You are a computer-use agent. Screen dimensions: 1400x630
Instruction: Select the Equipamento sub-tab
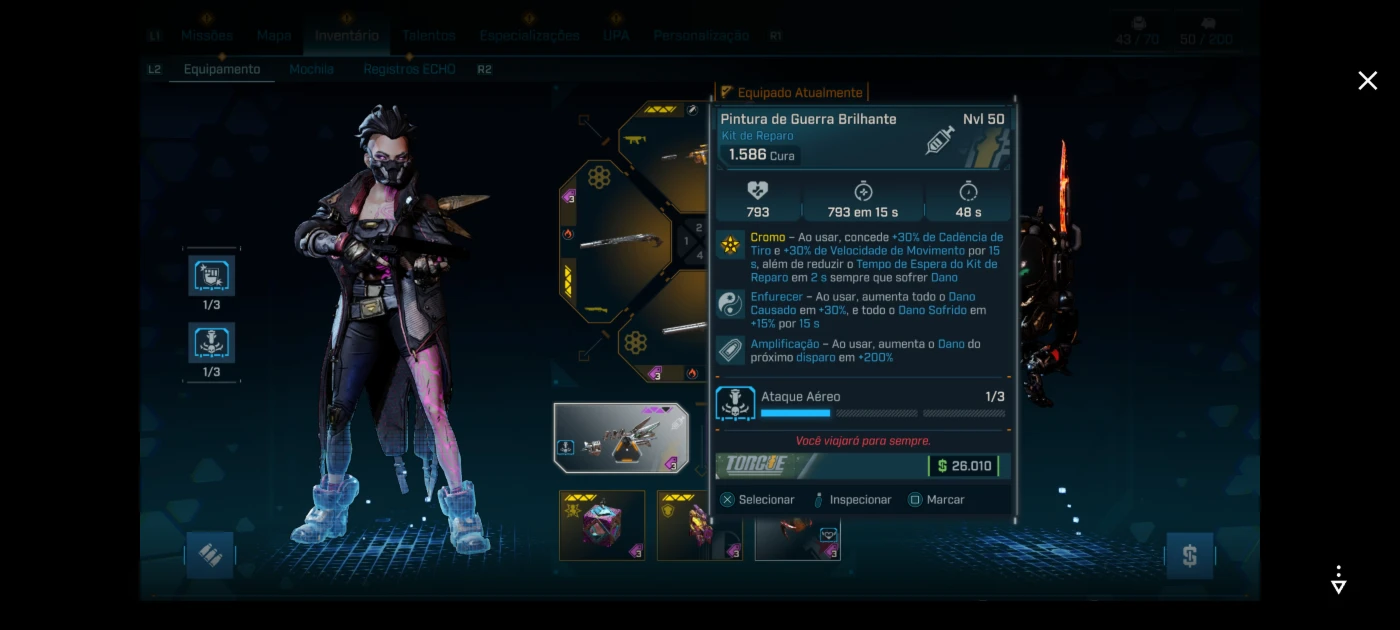[x=221, y=69]
